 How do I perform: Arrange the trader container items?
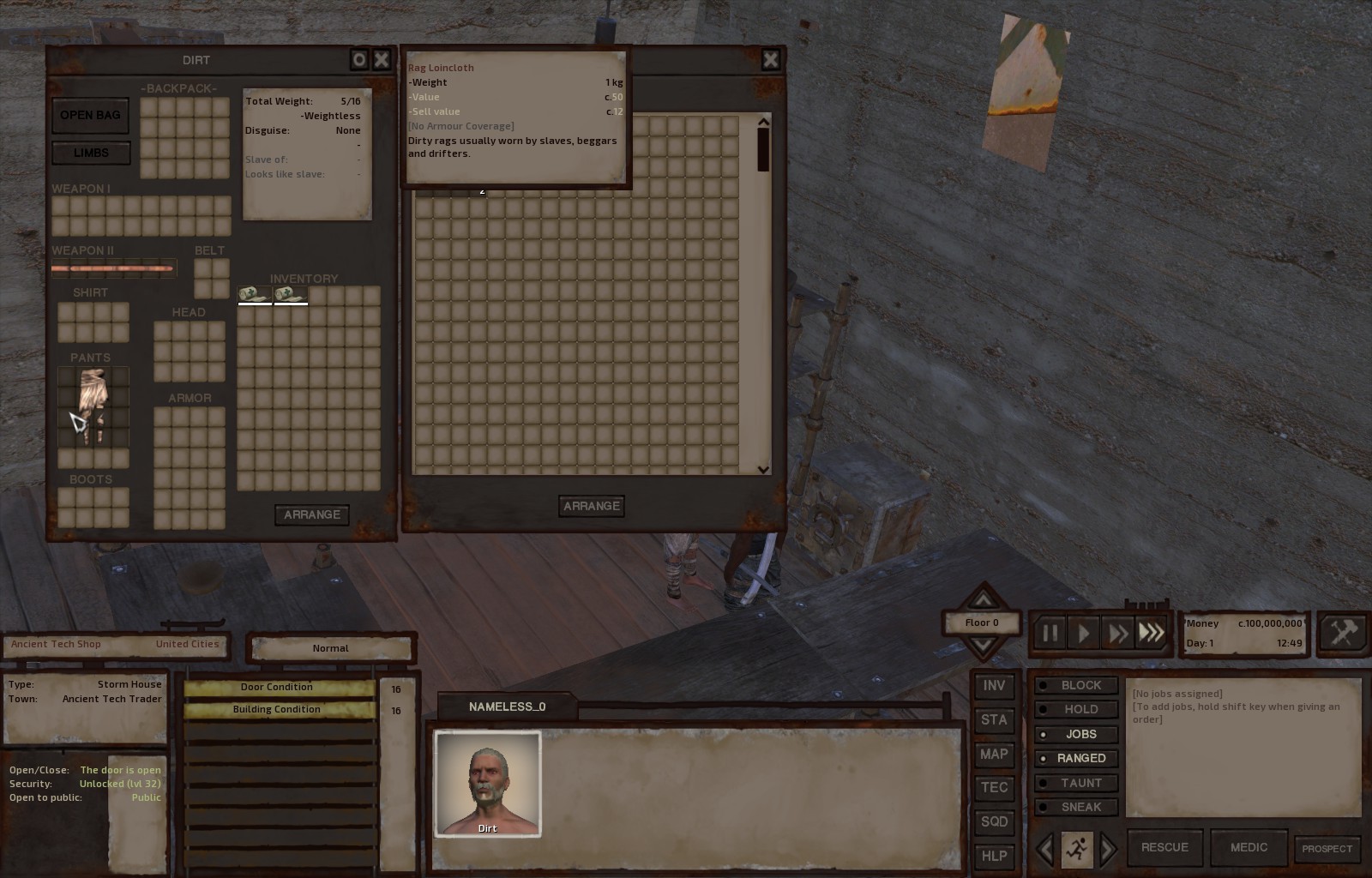click(x=591, y=506)
